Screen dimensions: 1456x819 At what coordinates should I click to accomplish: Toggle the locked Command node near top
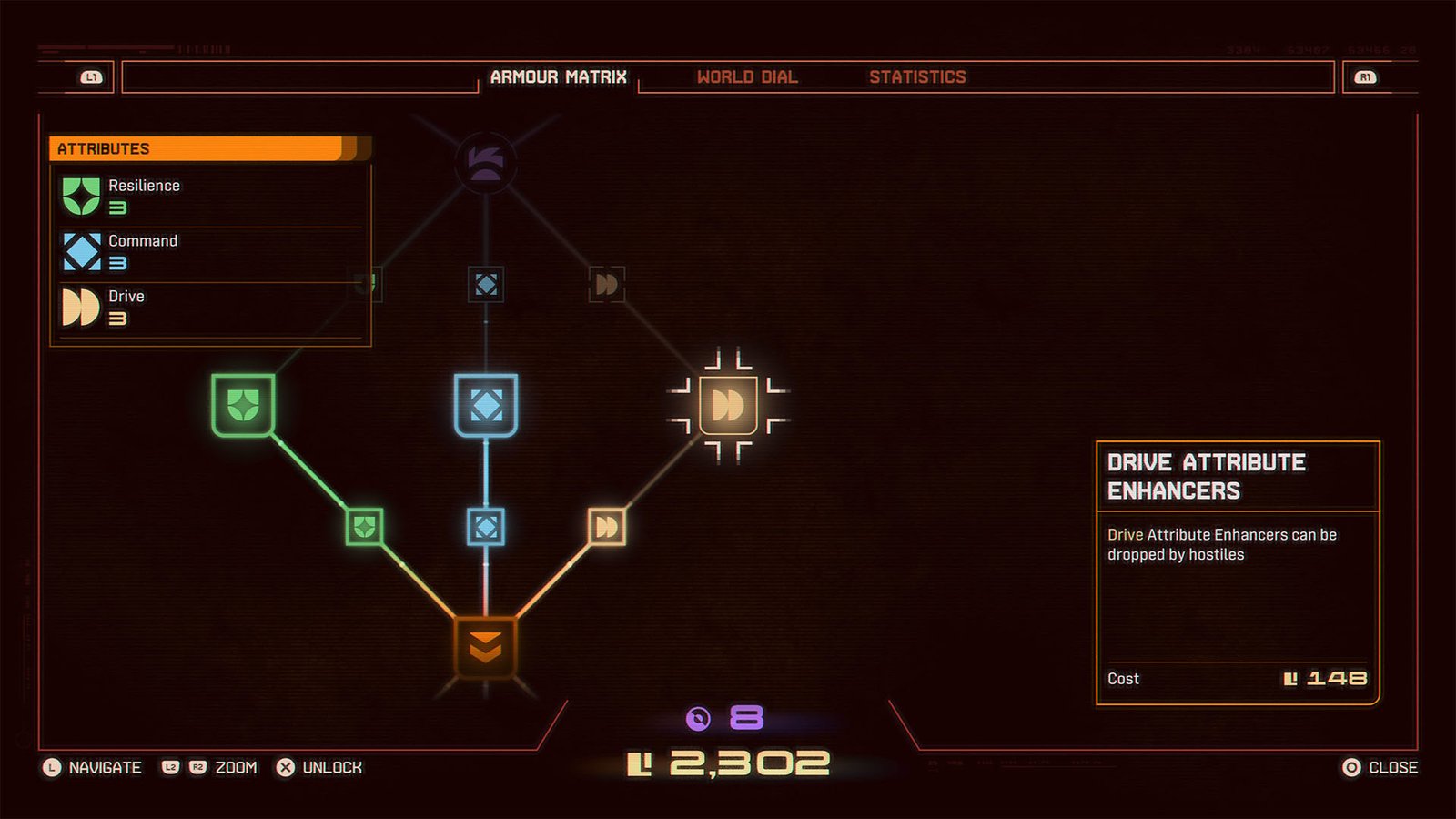(488, 284)
